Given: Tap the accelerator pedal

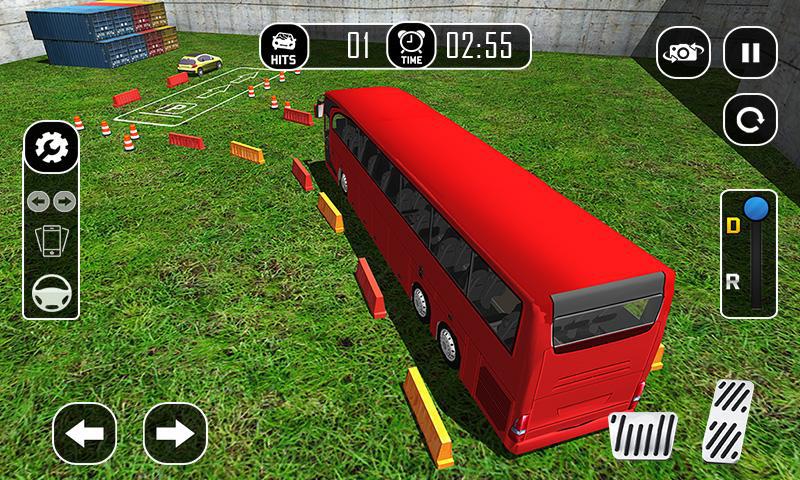Looking at the screenshot, I should pos(728,420).
